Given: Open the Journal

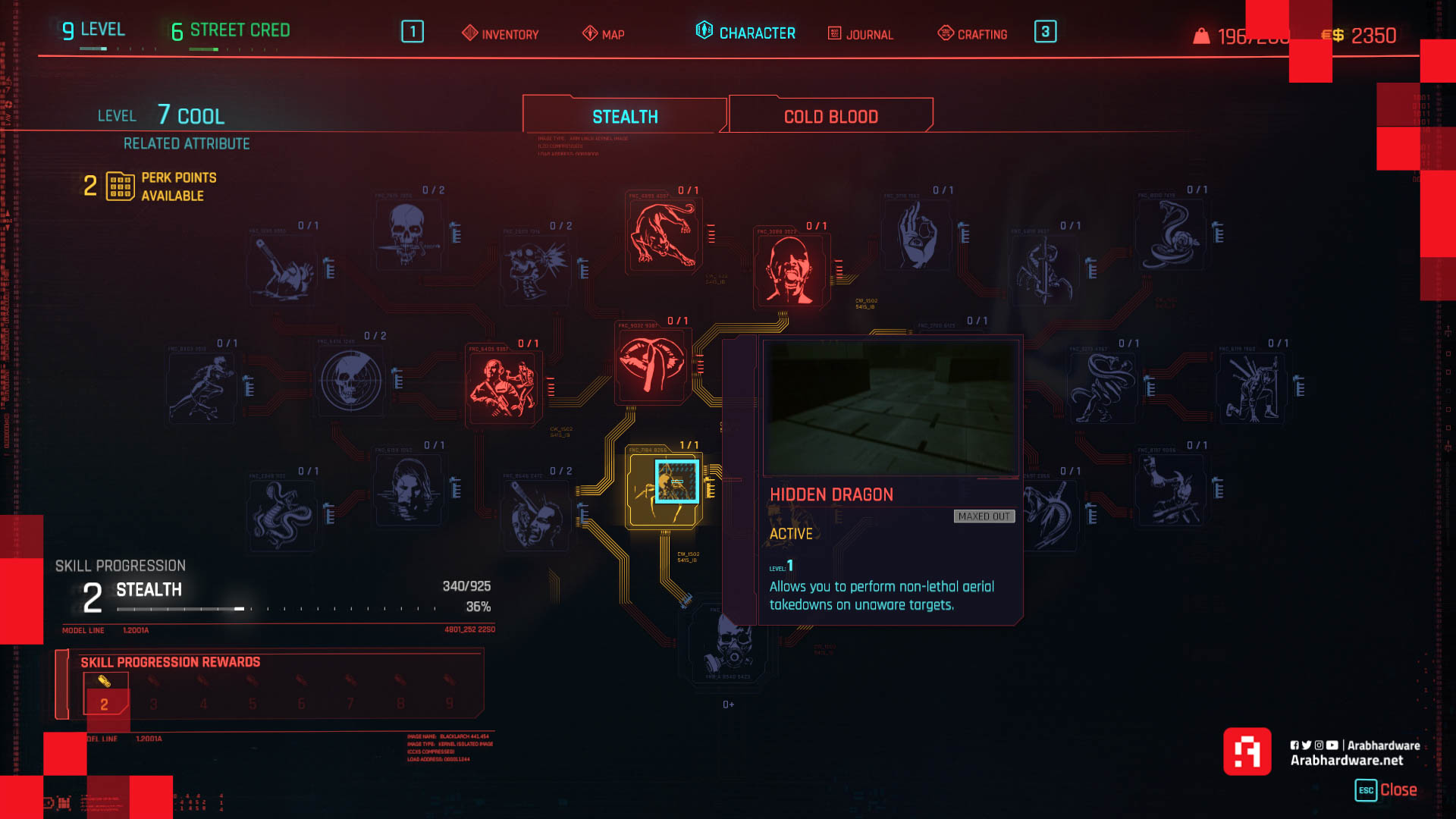Looking at the screenshot, I should point(861,34).
